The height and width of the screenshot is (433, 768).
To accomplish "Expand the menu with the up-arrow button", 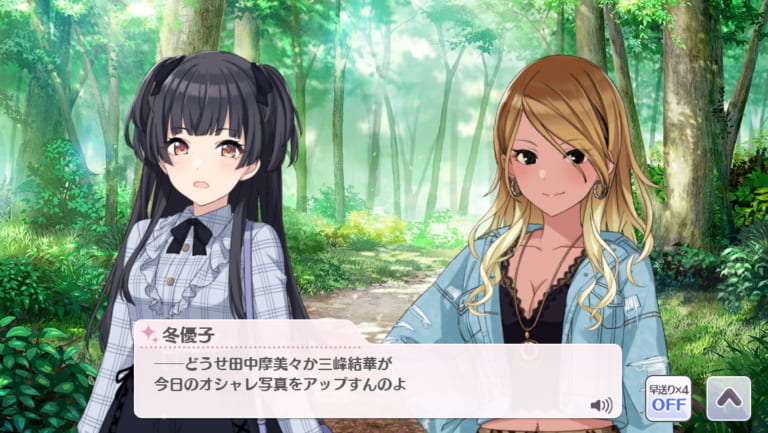I will (728, 399).
